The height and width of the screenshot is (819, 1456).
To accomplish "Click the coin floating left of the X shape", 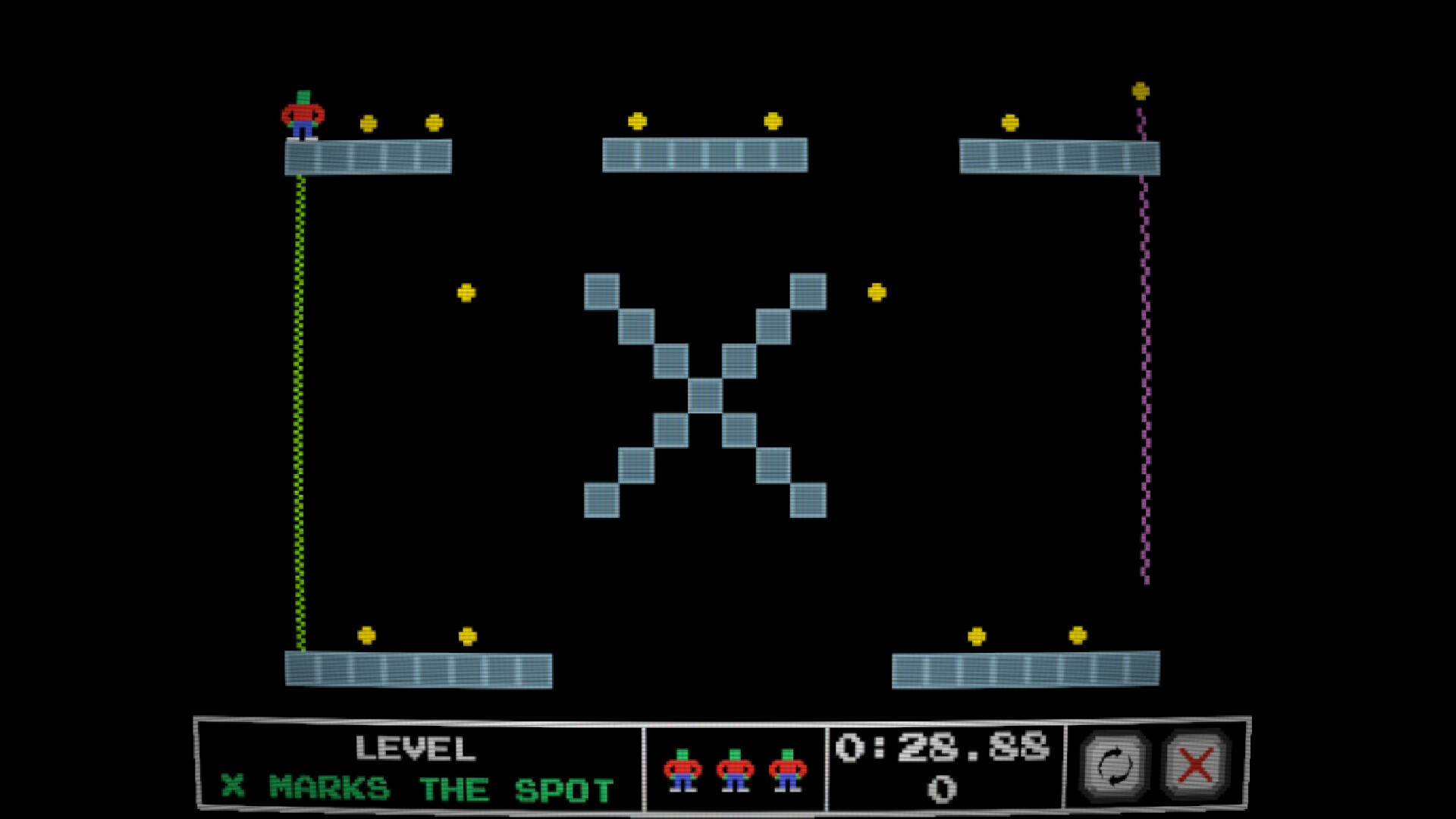I will point(466,290).
